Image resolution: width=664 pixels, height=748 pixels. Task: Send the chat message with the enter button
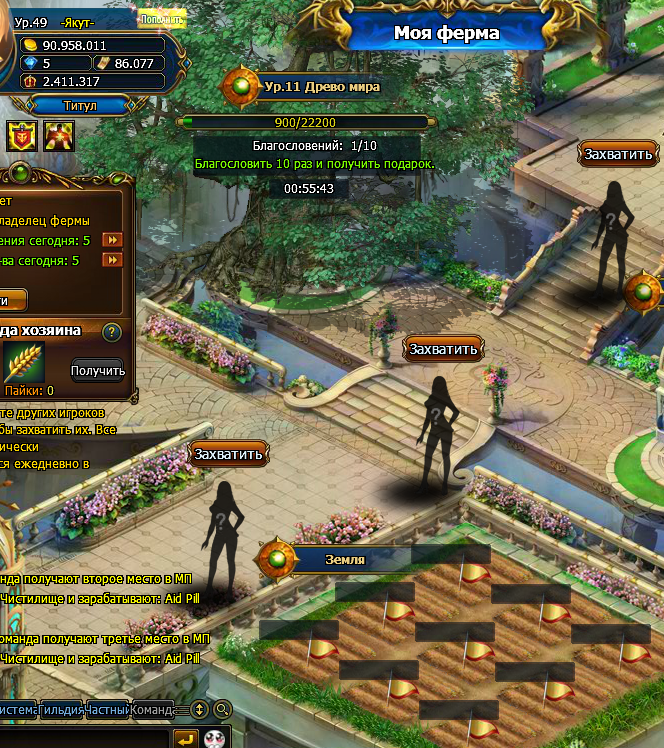point(186,738)
